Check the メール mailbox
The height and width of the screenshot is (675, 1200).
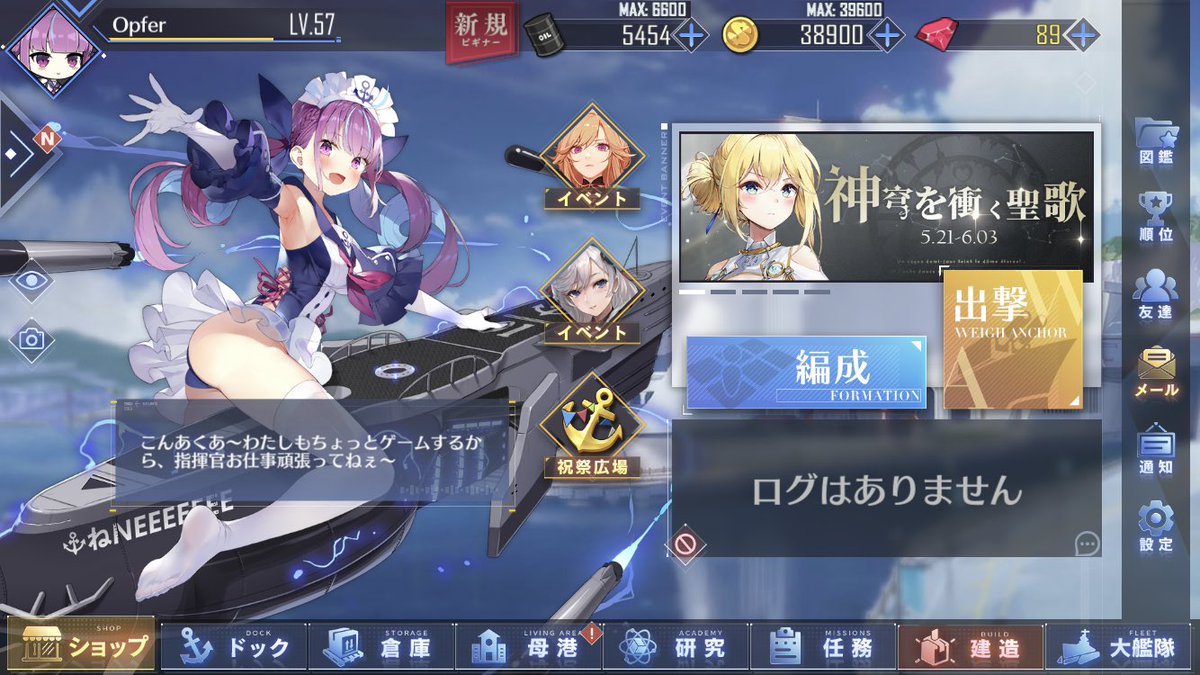[x=1156, y=372]
